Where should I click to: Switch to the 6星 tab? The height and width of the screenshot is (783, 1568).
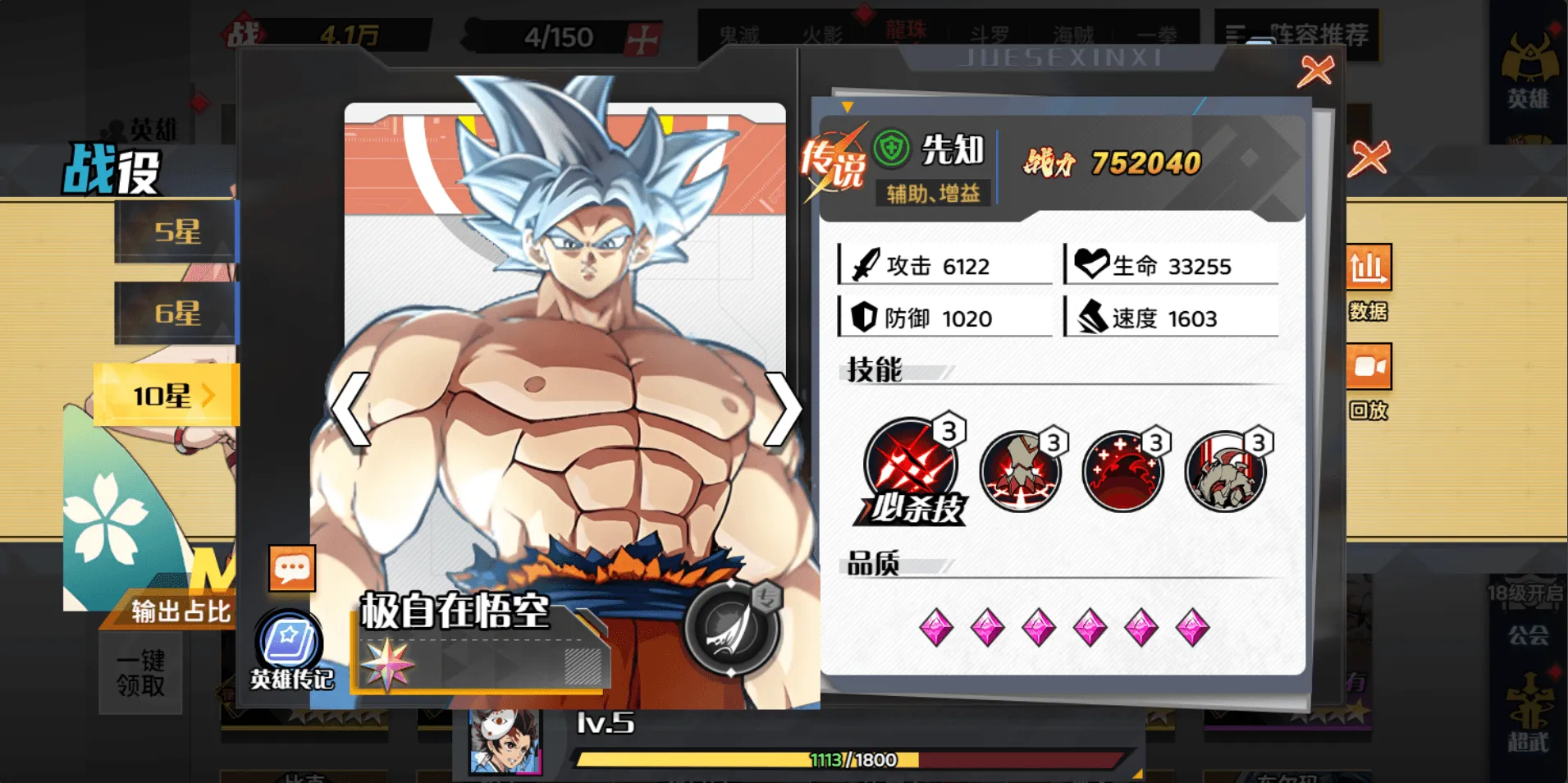(176, 313)
